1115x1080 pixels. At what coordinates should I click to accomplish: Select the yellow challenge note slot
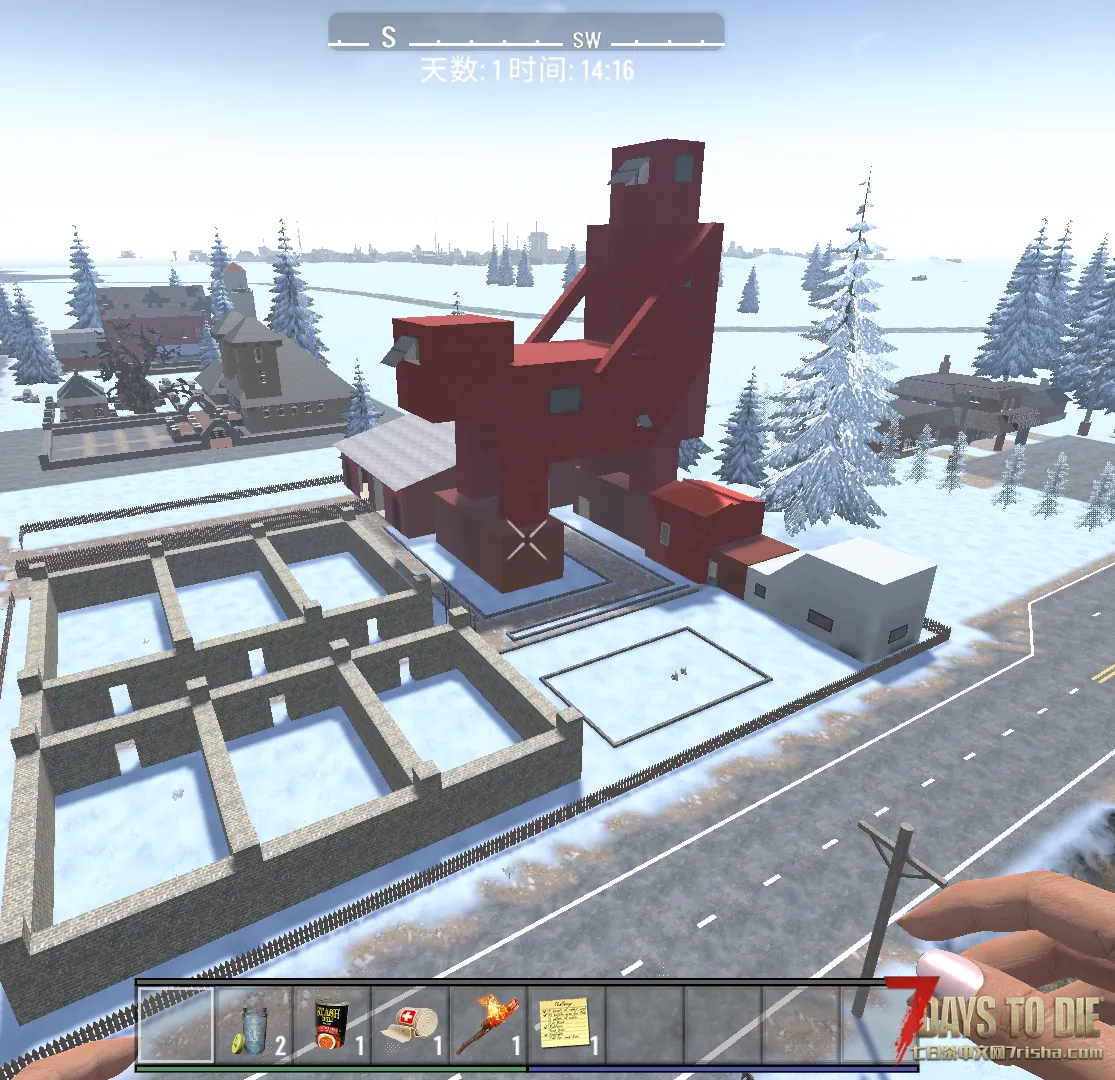point(566,1025)
